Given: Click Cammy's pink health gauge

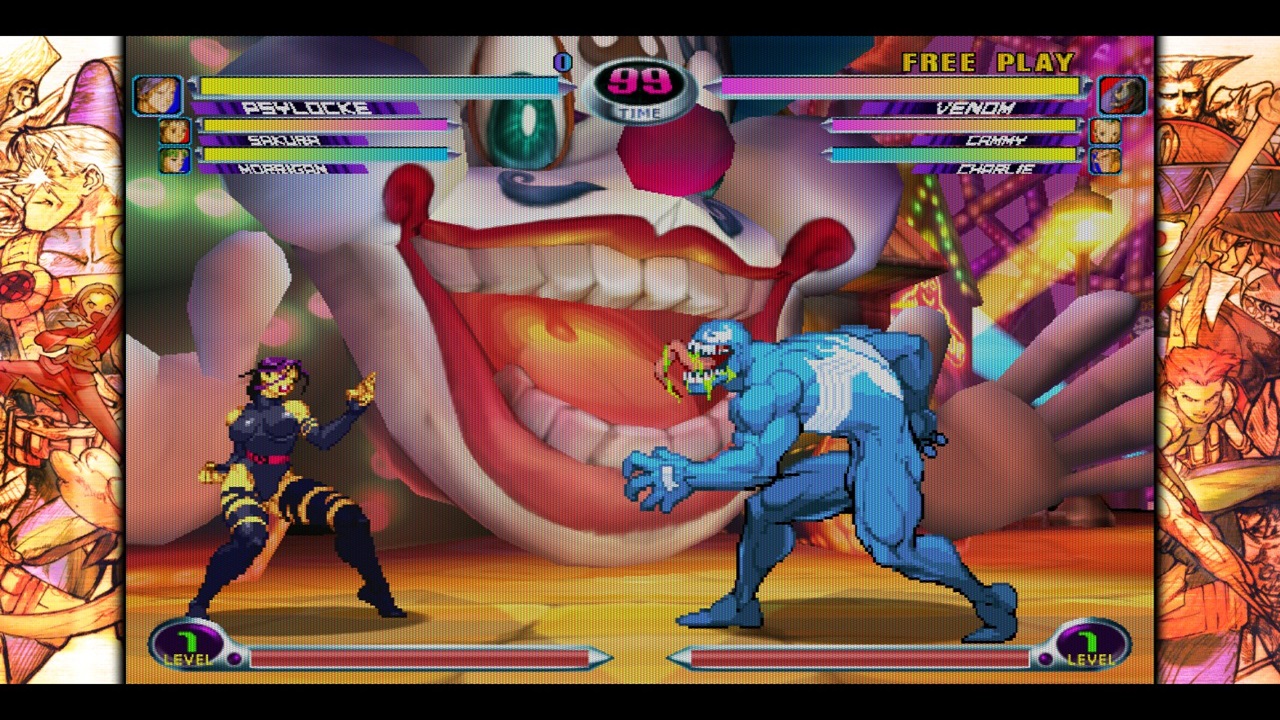Looking at the screenshot, I should tap(950, 127).
